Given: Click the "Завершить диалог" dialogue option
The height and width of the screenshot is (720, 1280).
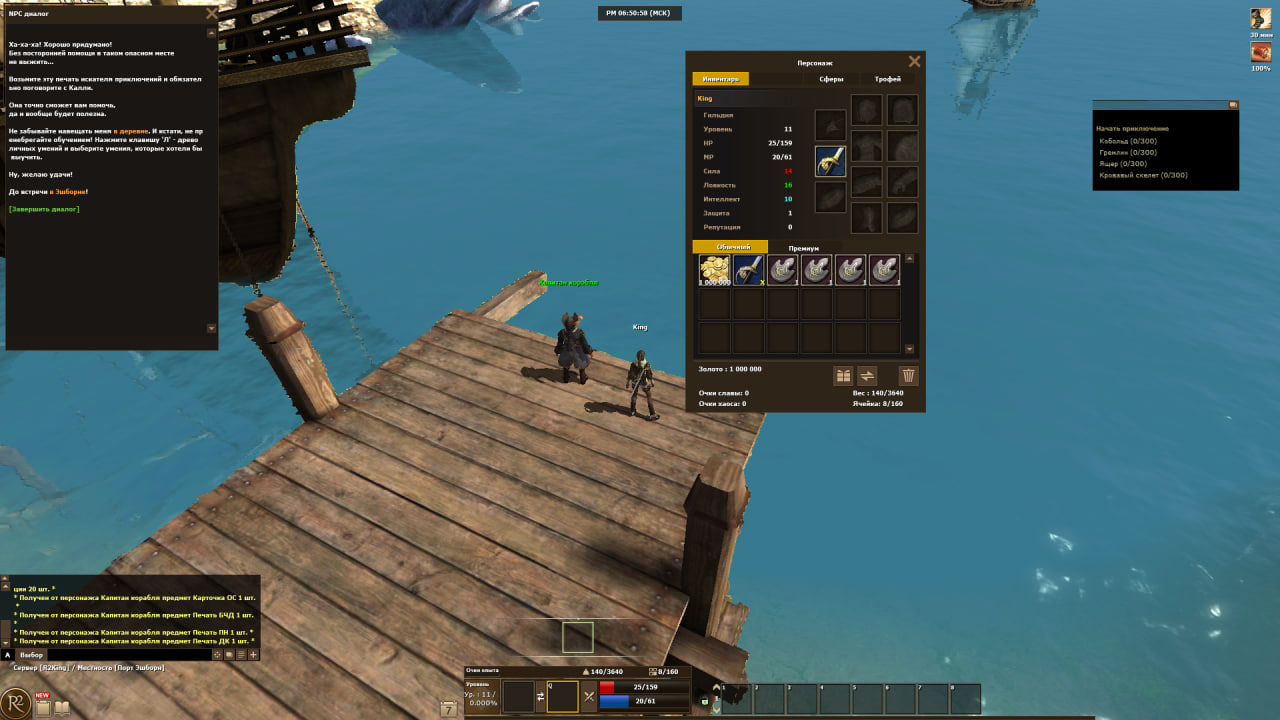Looking at the screenshot, I should (44, 209).
